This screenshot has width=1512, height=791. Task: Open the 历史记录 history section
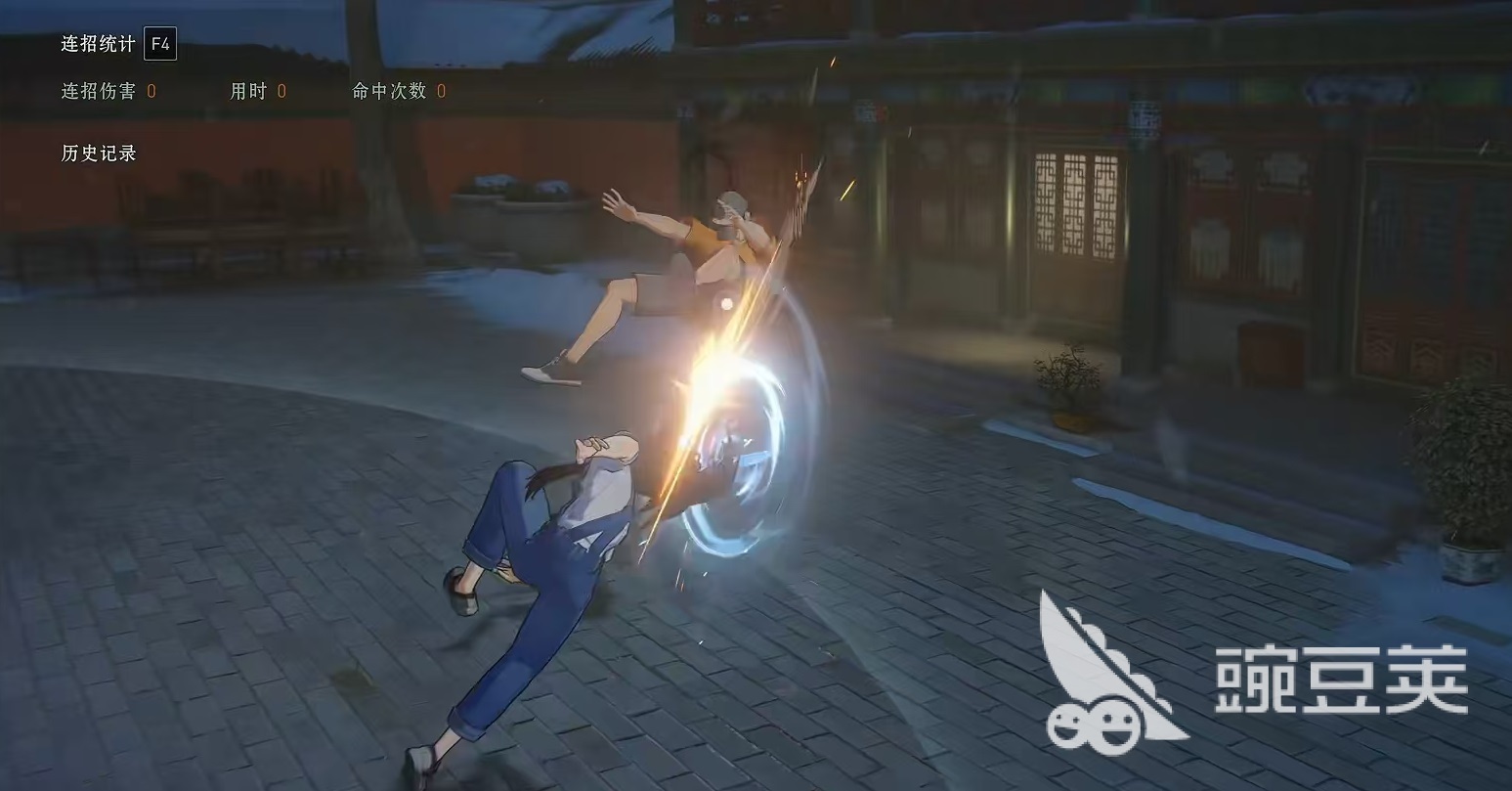[x=99, y=153]
